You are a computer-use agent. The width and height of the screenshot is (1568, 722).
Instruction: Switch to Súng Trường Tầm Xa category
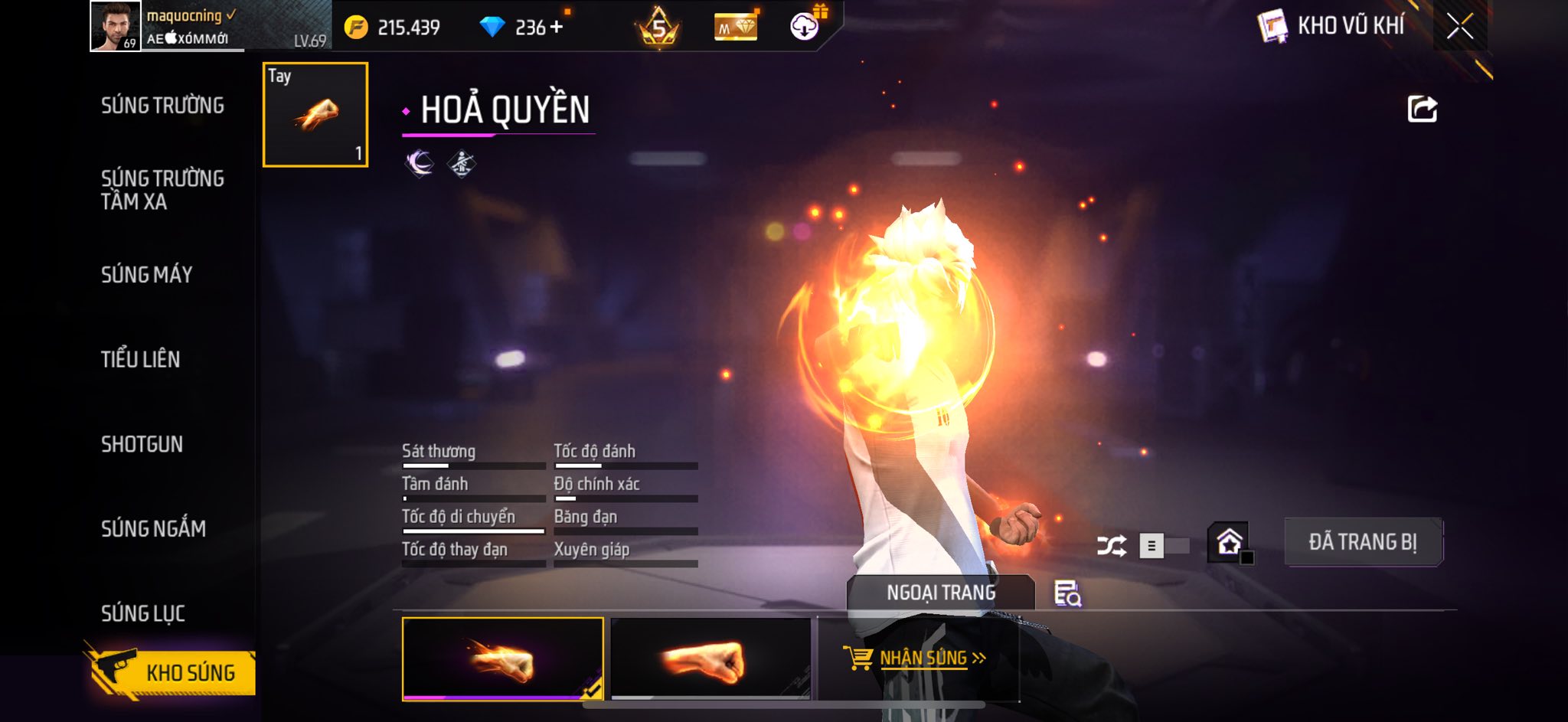(x=162, y=190)
